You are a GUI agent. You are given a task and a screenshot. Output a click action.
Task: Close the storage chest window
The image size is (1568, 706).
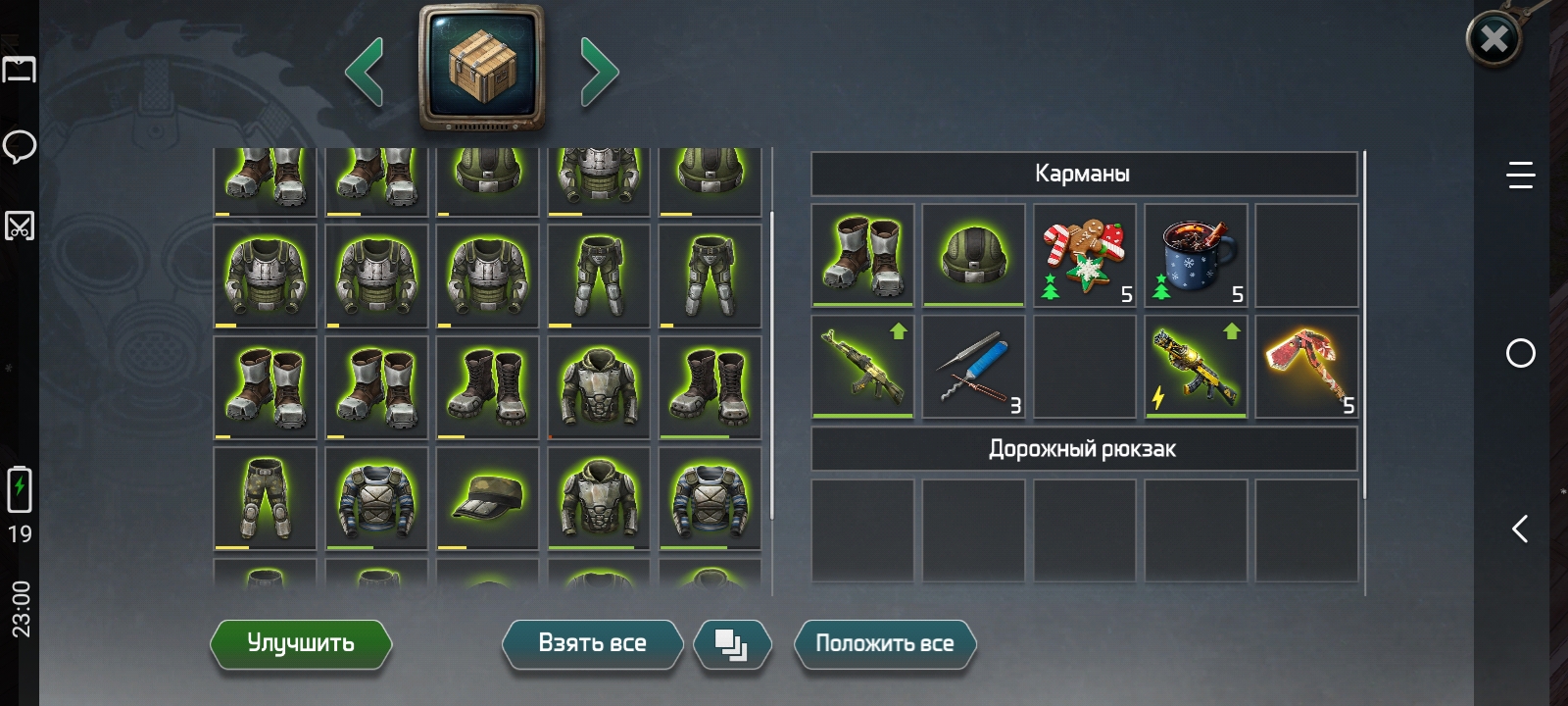coord(1494,39)
